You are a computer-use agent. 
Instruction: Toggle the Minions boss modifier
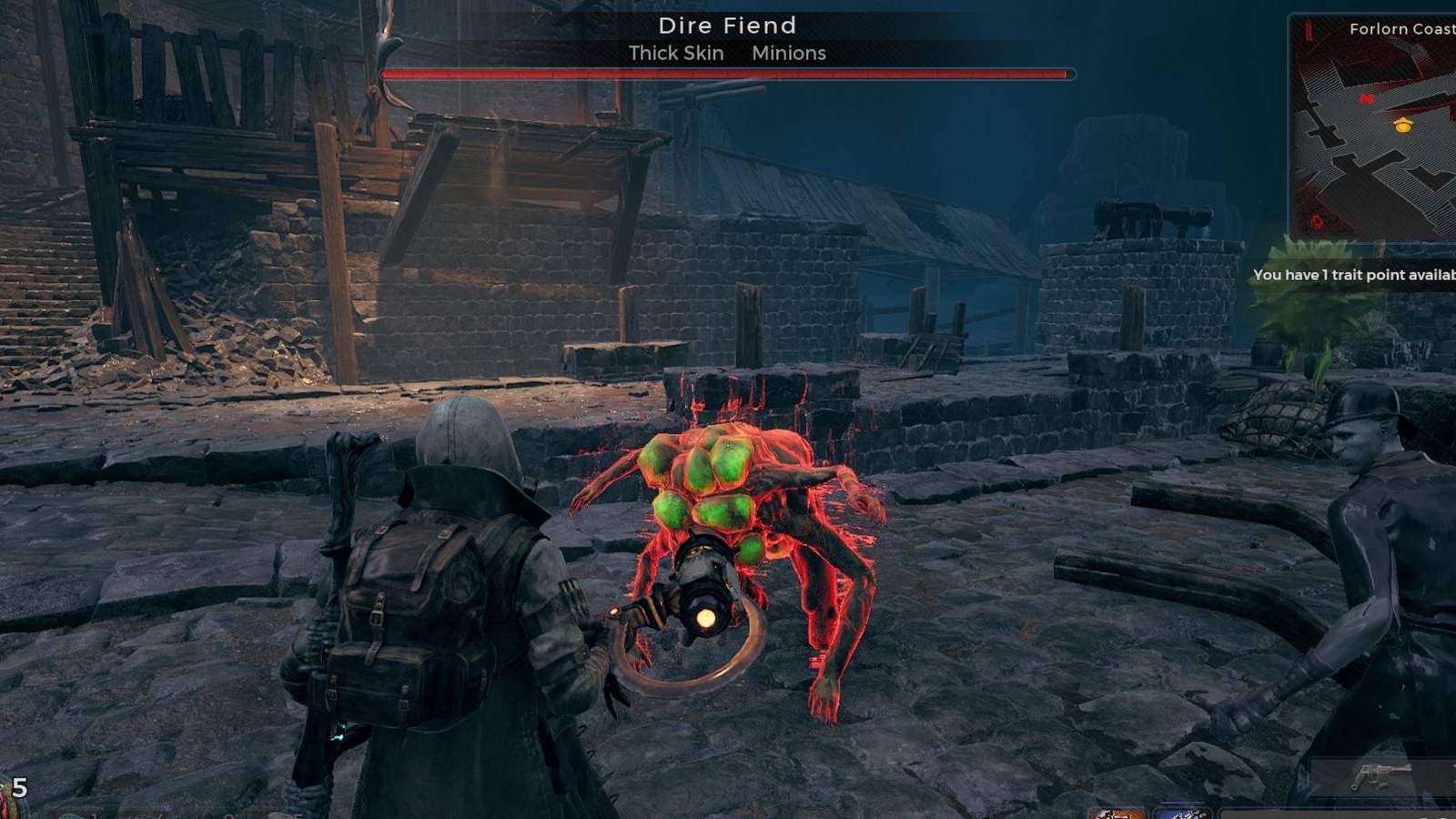coord(788,54)
